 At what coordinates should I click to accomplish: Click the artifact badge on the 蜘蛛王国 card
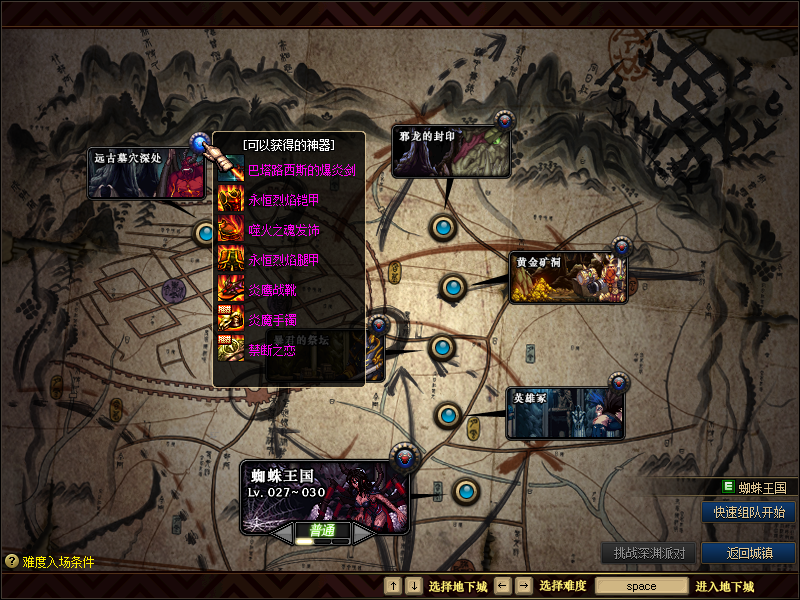point(404,456)
